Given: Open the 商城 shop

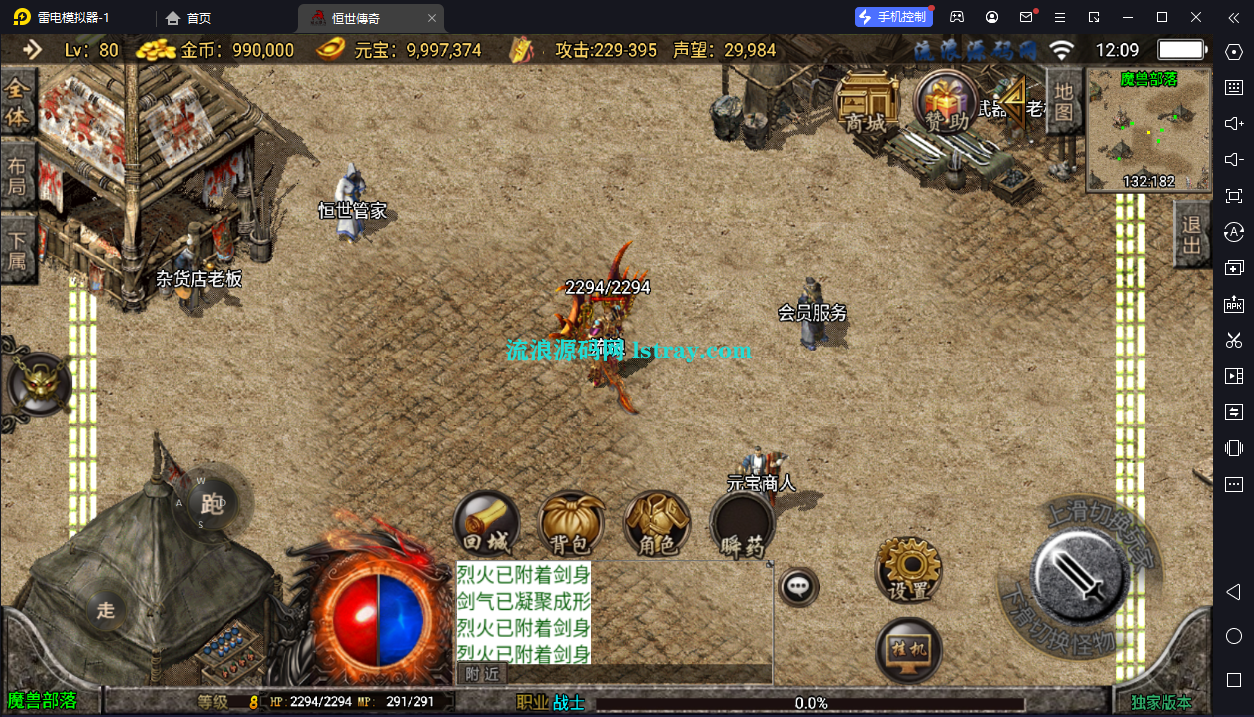Looking at the screenshot, I should point(866,103).
